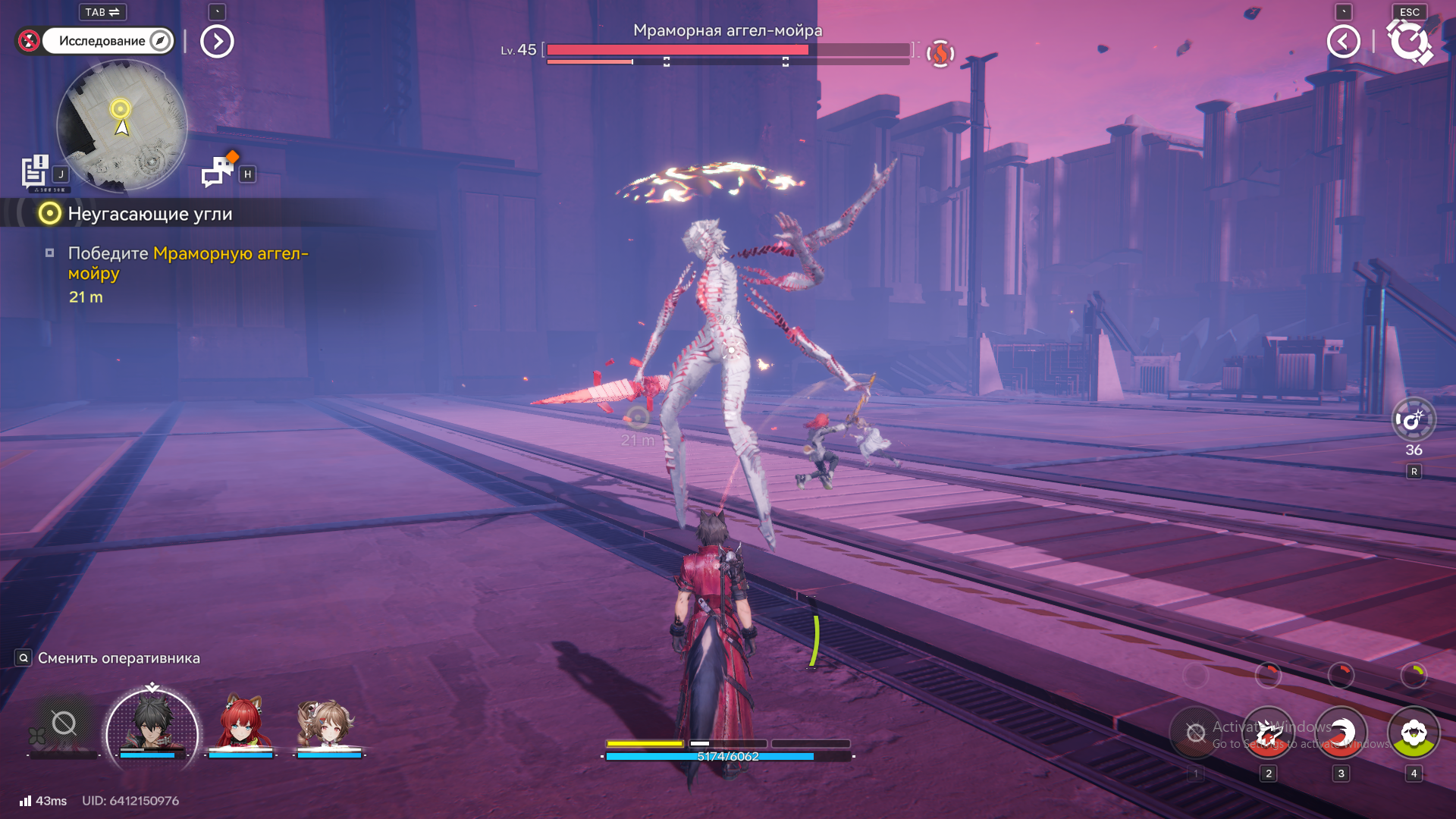Toggle the Исследование mode switch
Screen dimensions: 1456x819
107,41
